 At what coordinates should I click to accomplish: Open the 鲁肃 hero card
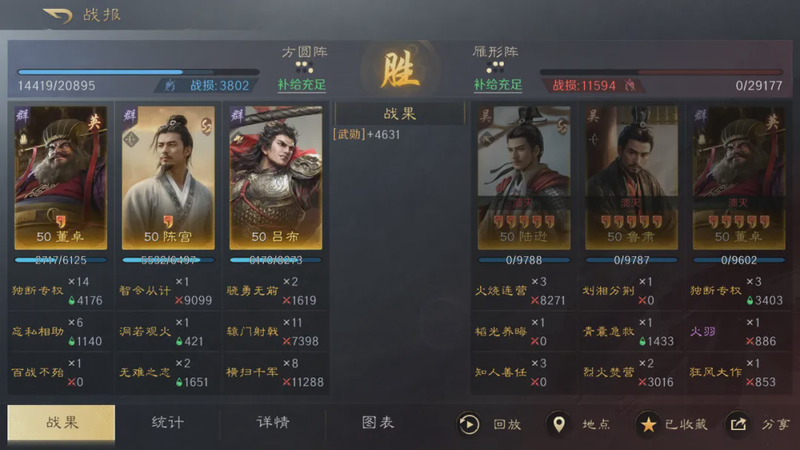pyautogui.click(x=630, y=177)
